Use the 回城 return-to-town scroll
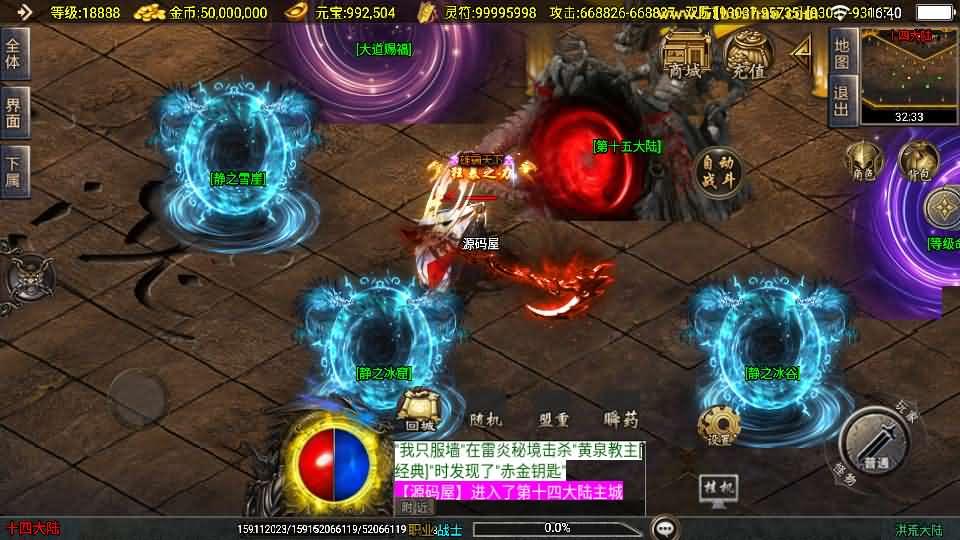 pyautogui.click(x=419, y=408)
